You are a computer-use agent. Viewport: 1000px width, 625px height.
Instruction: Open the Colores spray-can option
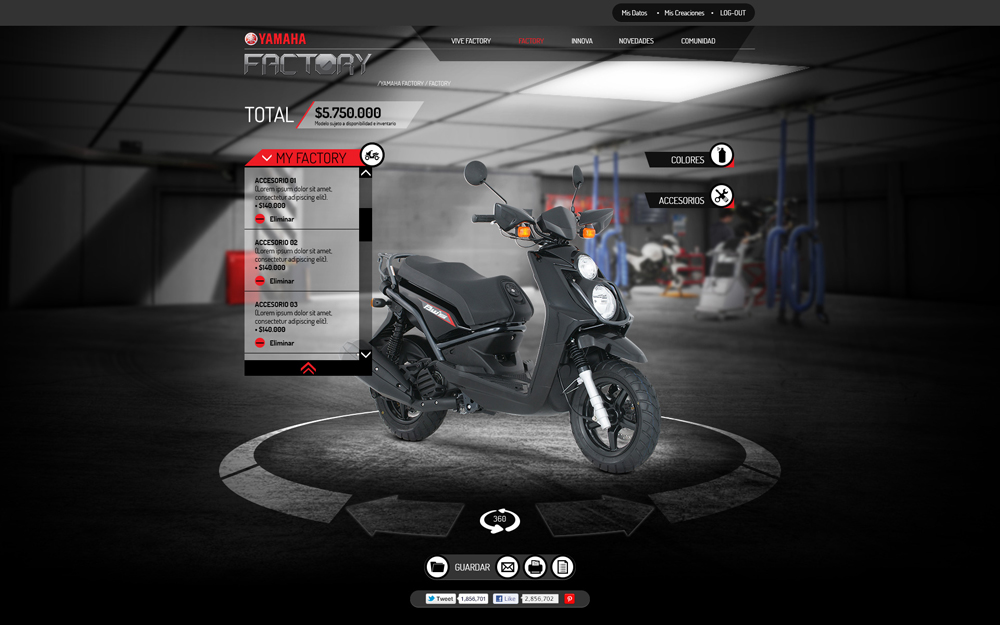pos(721,156)
